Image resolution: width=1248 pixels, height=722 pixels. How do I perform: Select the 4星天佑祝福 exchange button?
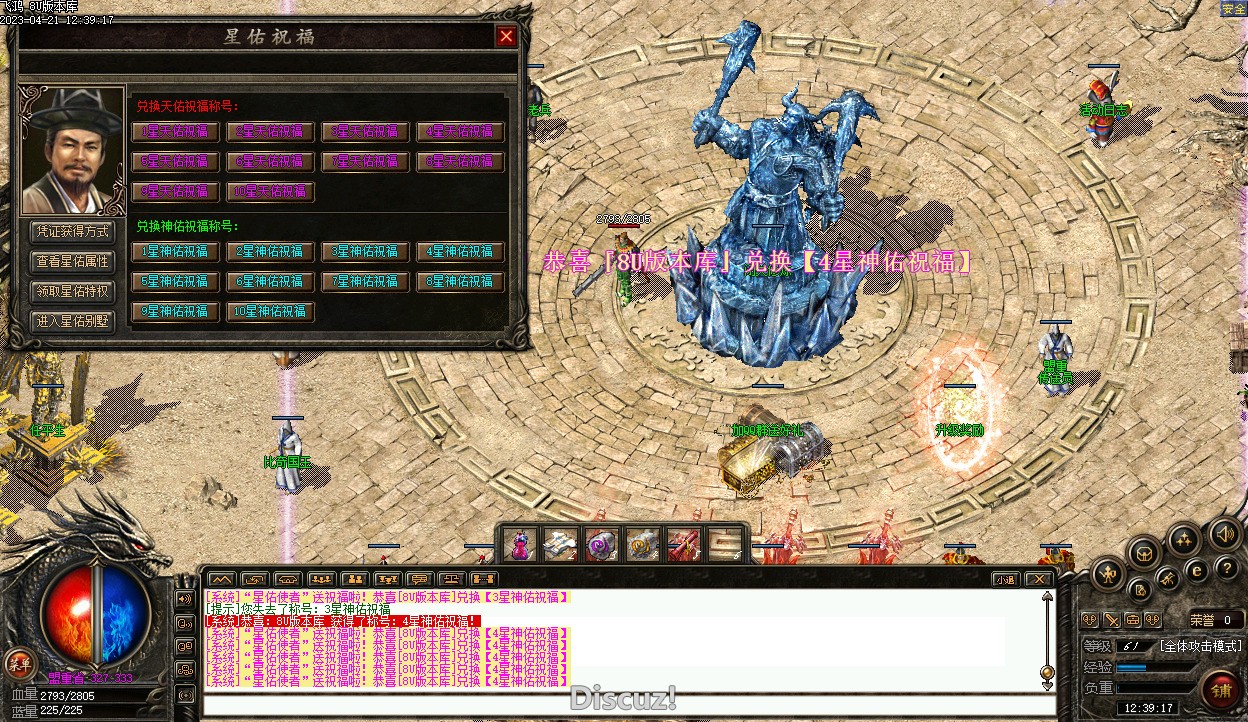click(460, 131)
